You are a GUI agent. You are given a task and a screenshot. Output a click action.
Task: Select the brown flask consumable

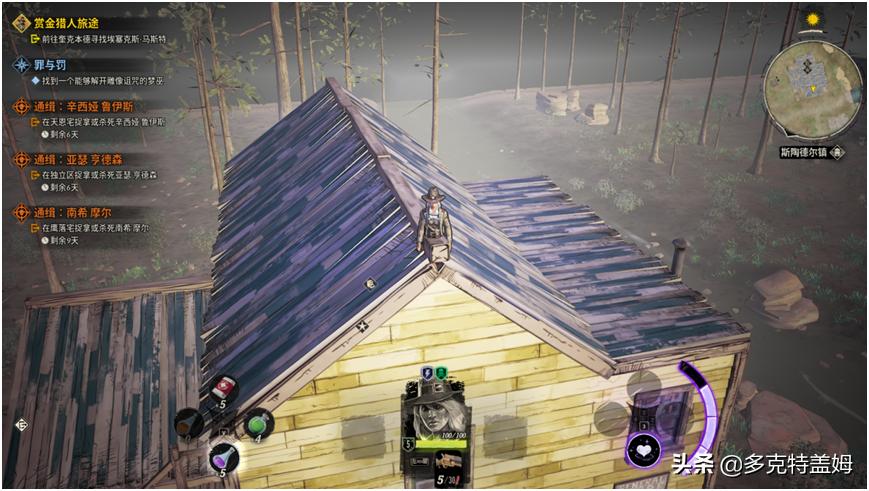click(x=189, y=424)
